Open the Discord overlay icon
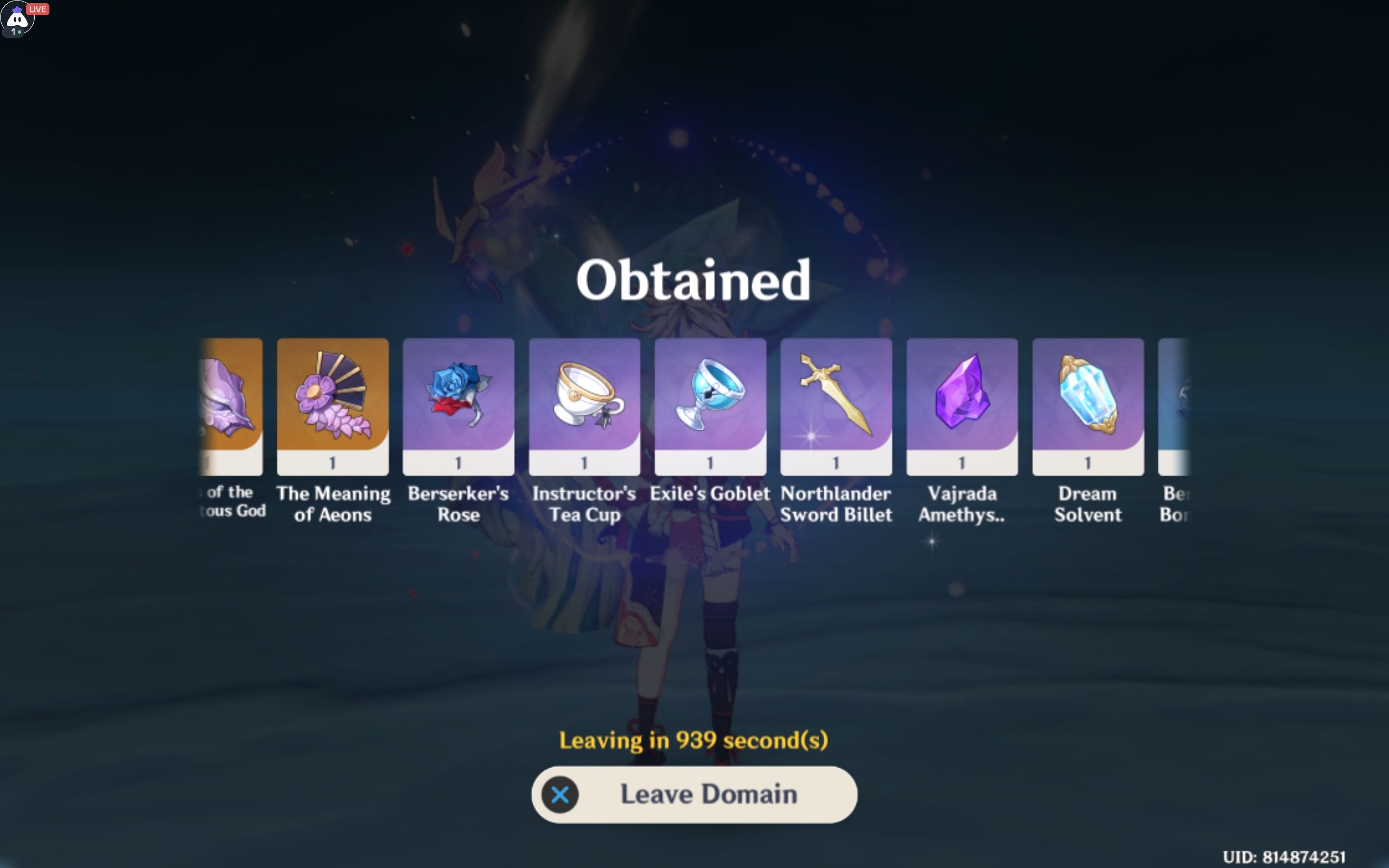This screenshot has width=1389, height=868. 17,19
